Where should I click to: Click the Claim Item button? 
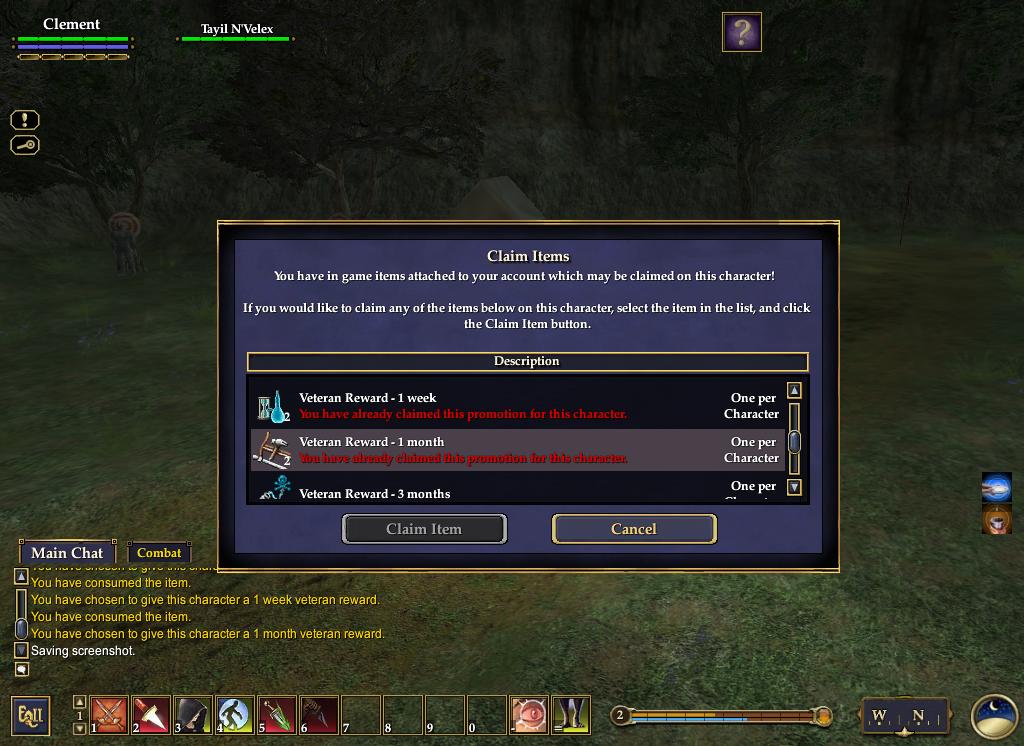coord(424,529)
